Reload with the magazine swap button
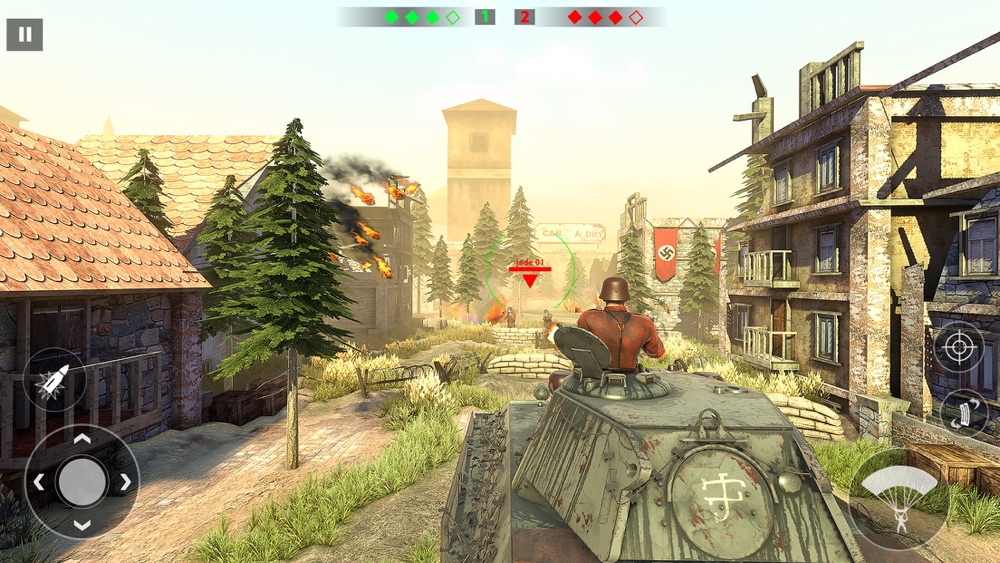The image size is (1000, 563). pyautogui.click(x=964, y=414)
